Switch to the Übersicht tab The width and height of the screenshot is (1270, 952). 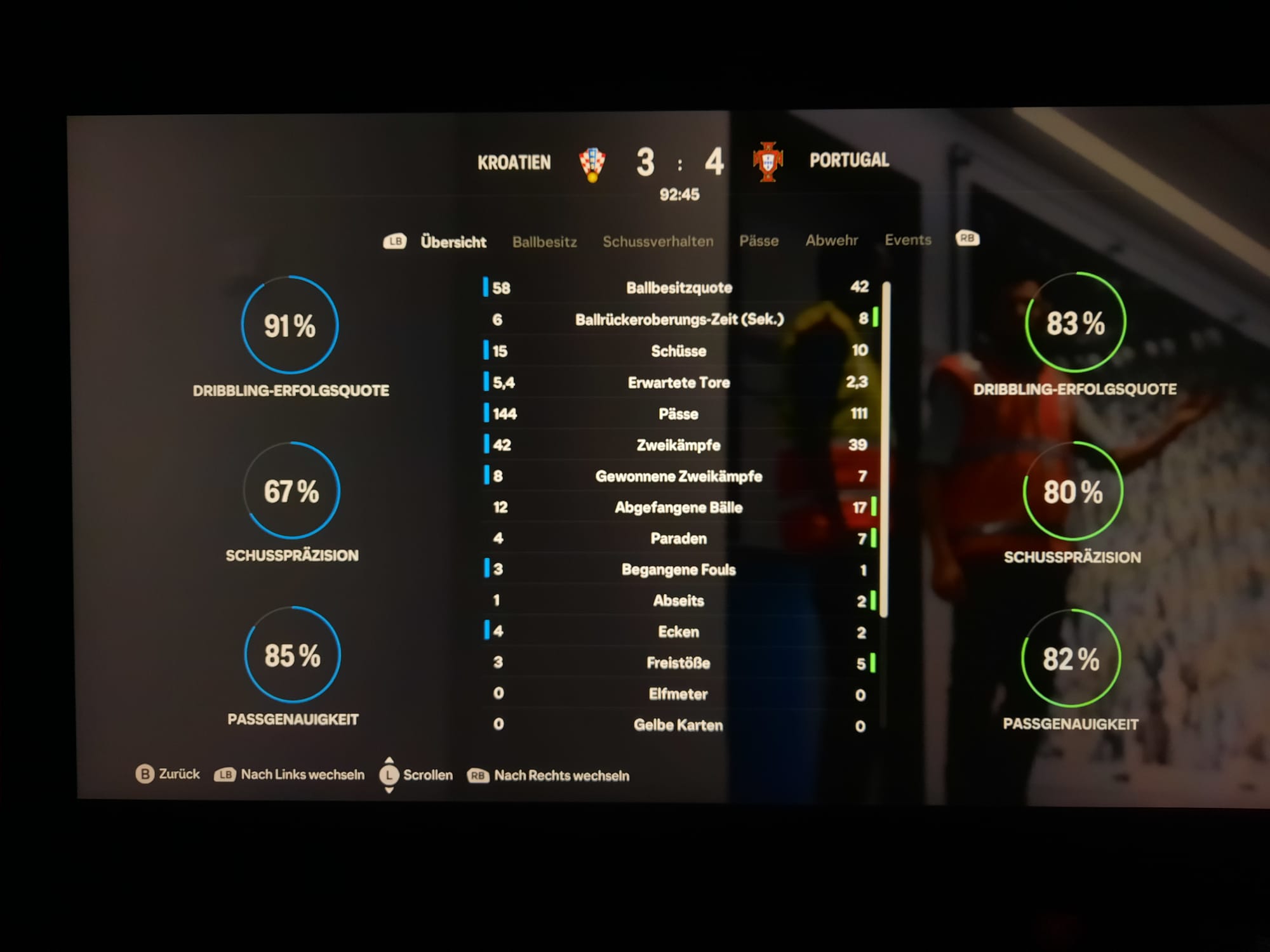pyautogui.click(x=453, y=242)
